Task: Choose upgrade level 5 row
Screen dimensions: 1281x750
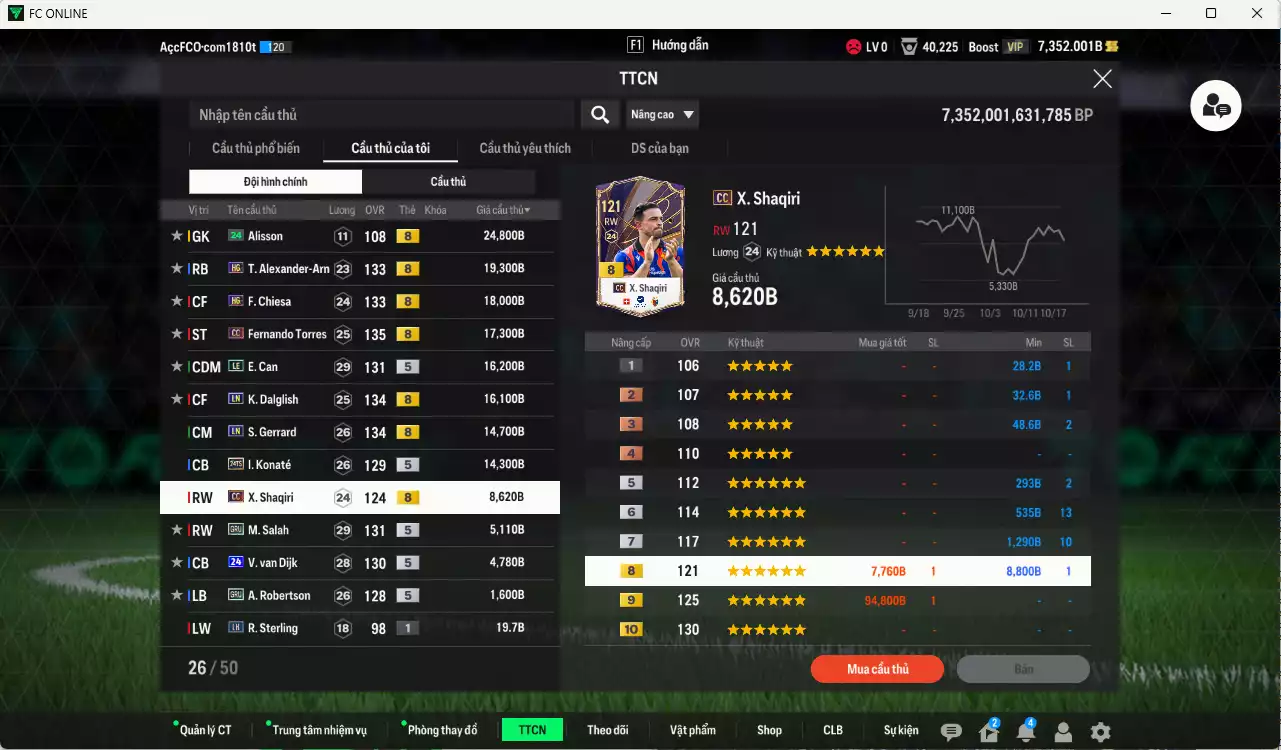Action: (x=837, y=483)
